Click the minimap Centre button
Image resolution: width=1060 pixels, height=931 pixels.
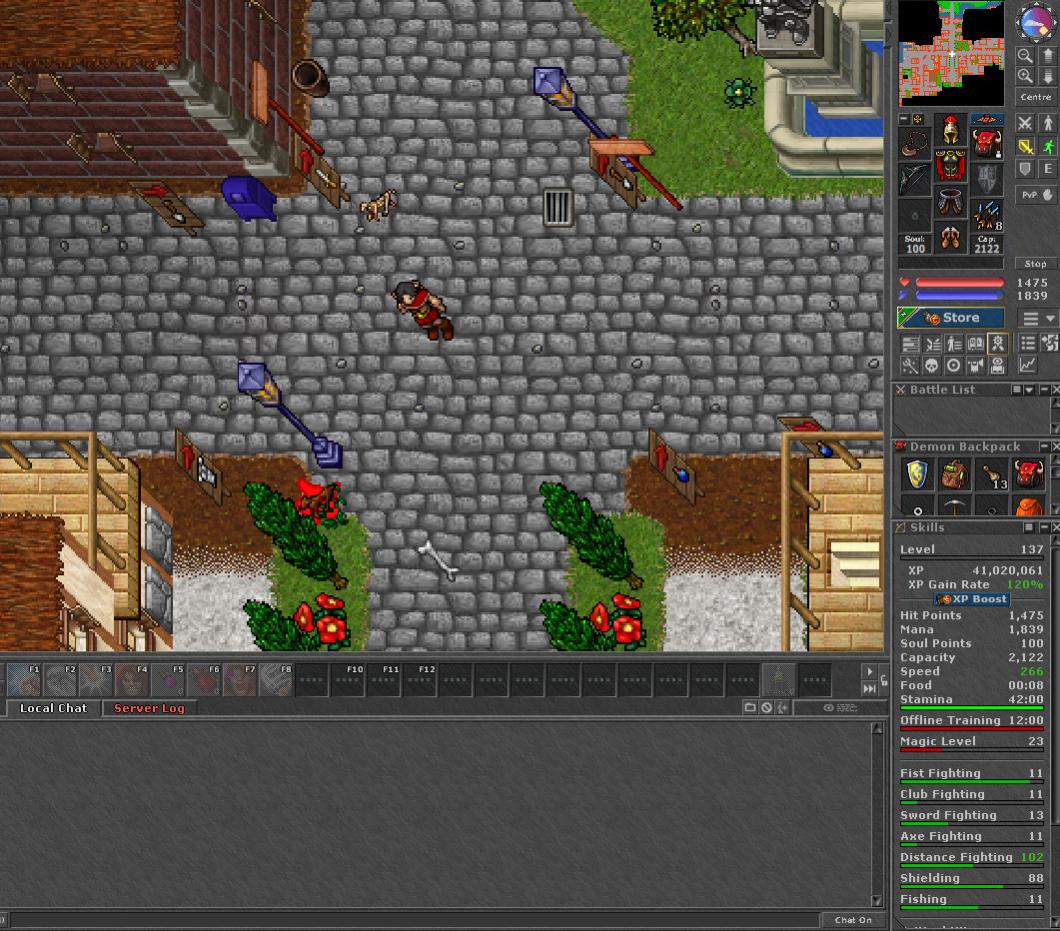[x=1035, y=97]
